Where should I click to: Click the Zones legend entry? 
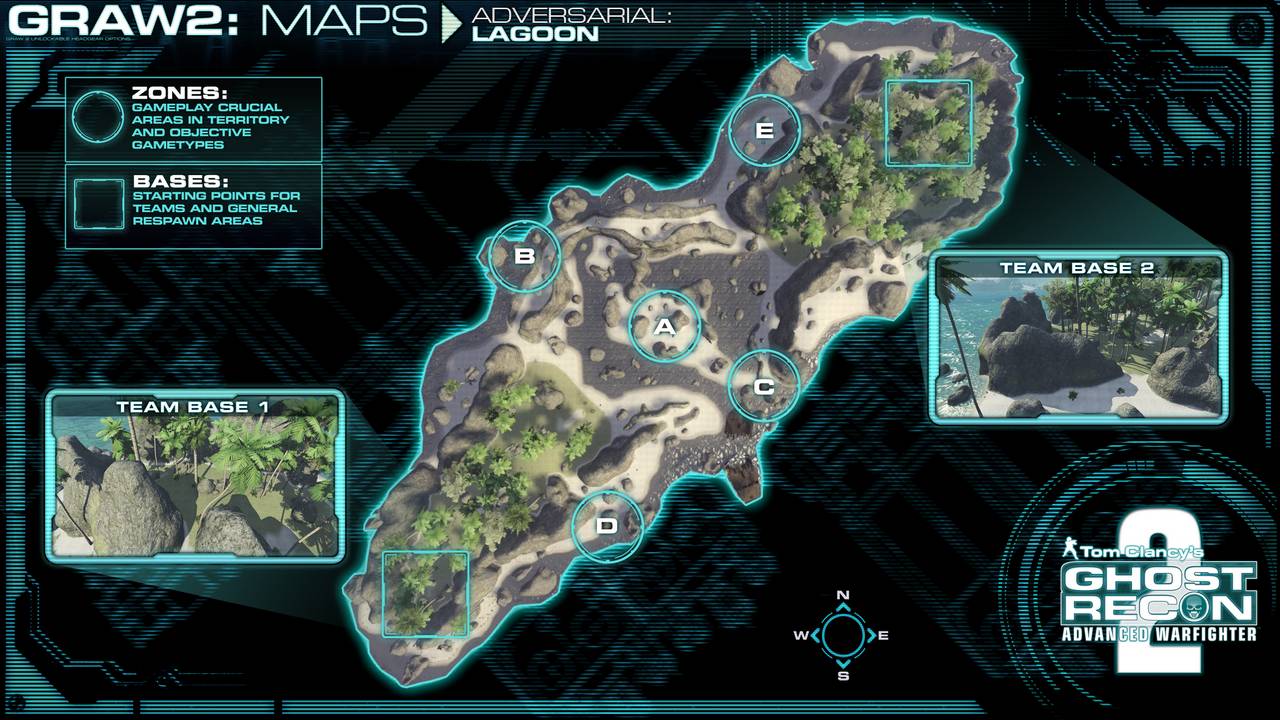[x=194, y=119]
